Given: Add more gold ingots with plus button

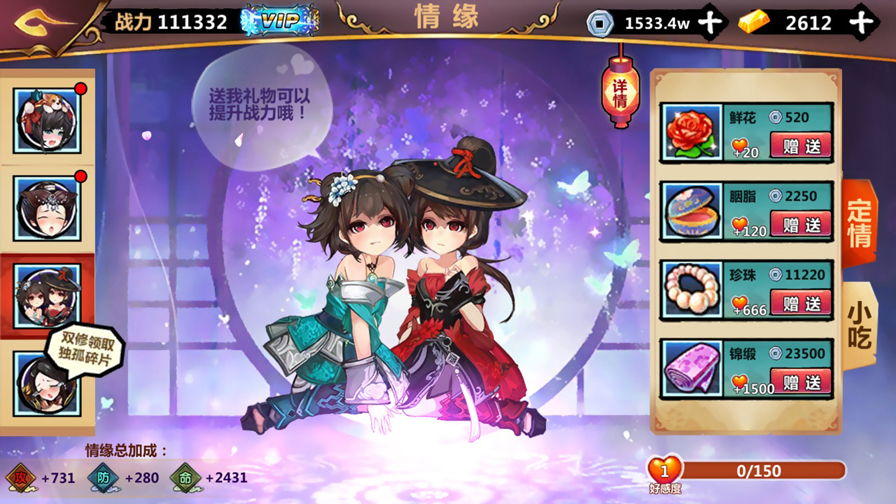Looking at the screenshot, I should pyautogui.click(x=861, y=22).
